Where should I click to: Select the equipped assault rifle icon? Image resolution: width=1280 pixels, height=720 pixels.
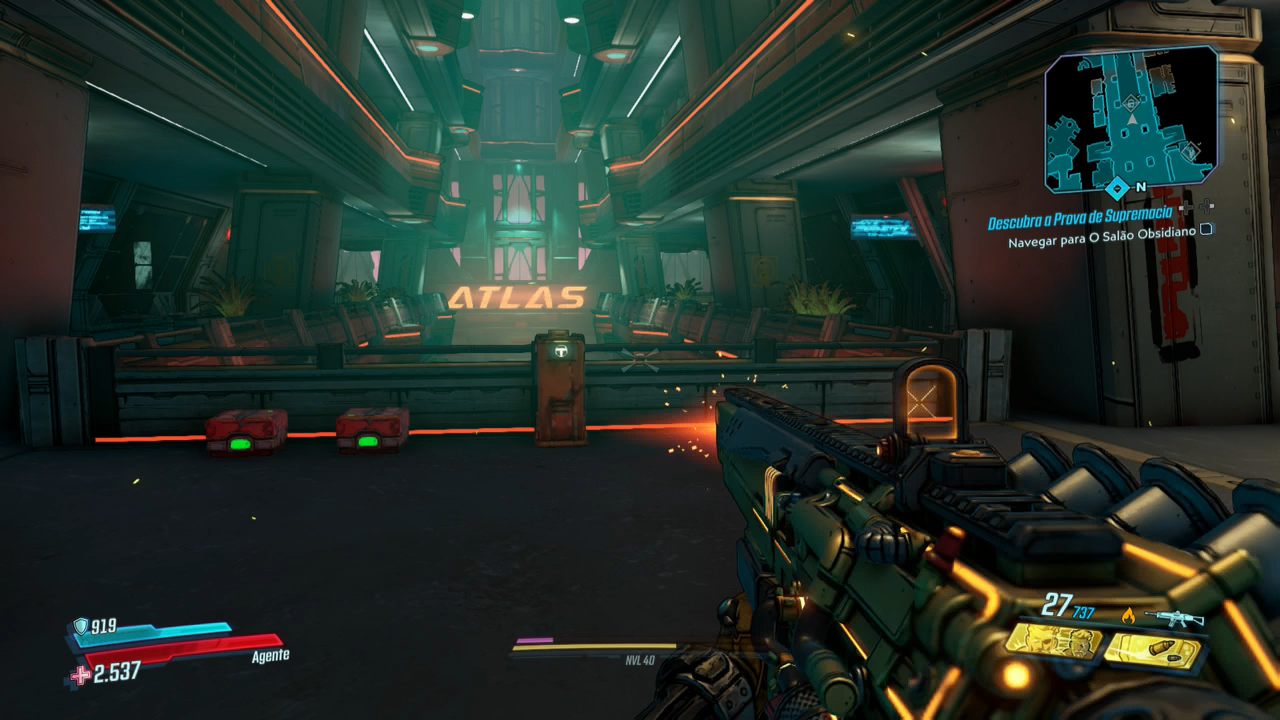pyautogui.click(x=1173, y=618)
